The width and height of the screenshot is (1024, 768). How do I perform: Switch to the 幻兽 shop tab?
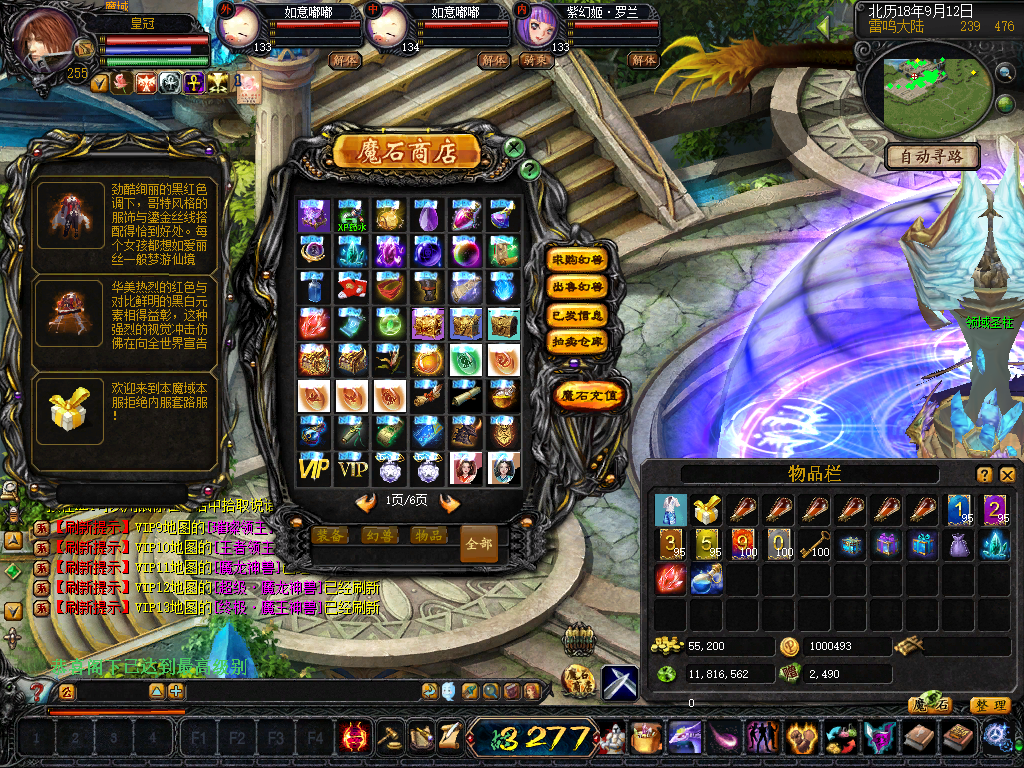point(379,535)
